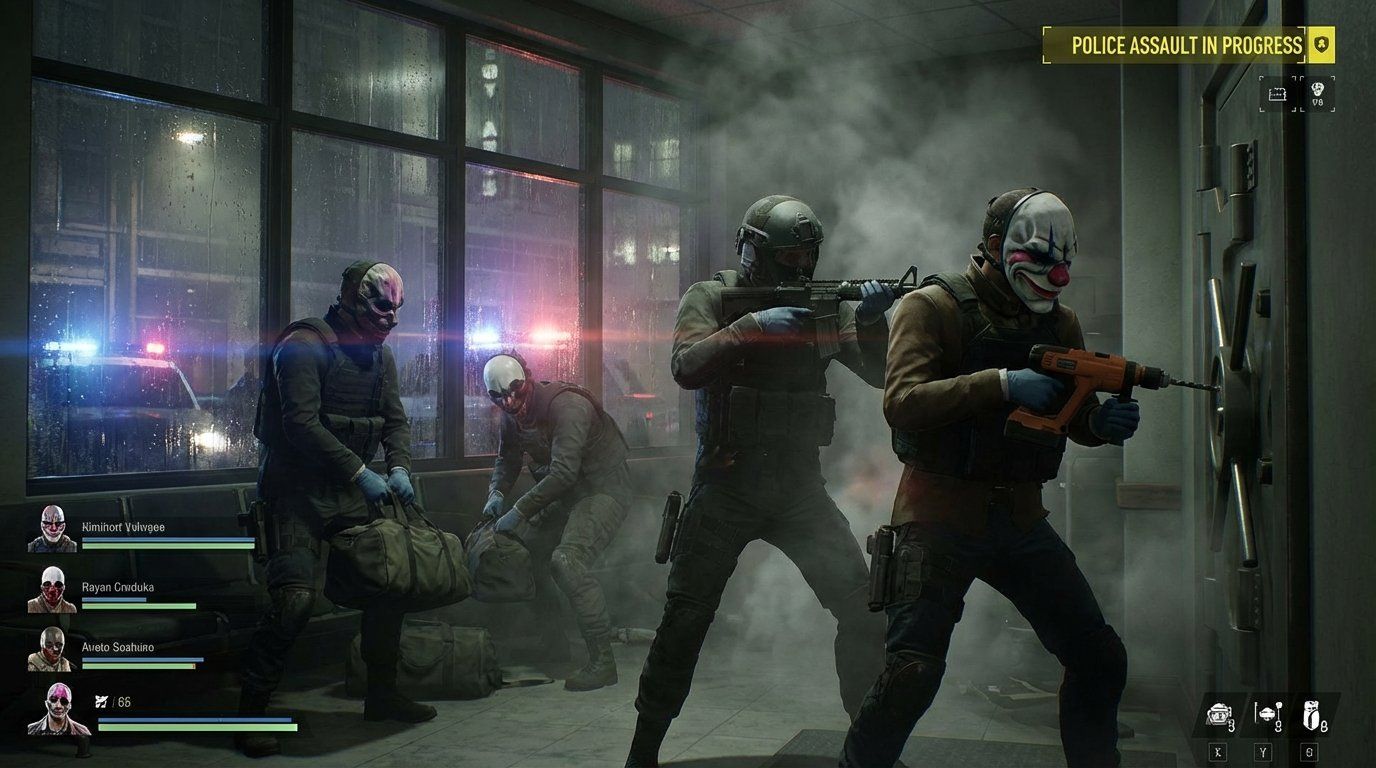The image size is (1376, 768).
Task: Click Rayan Cnvduka's player name
Action: (x=119, y=587)
